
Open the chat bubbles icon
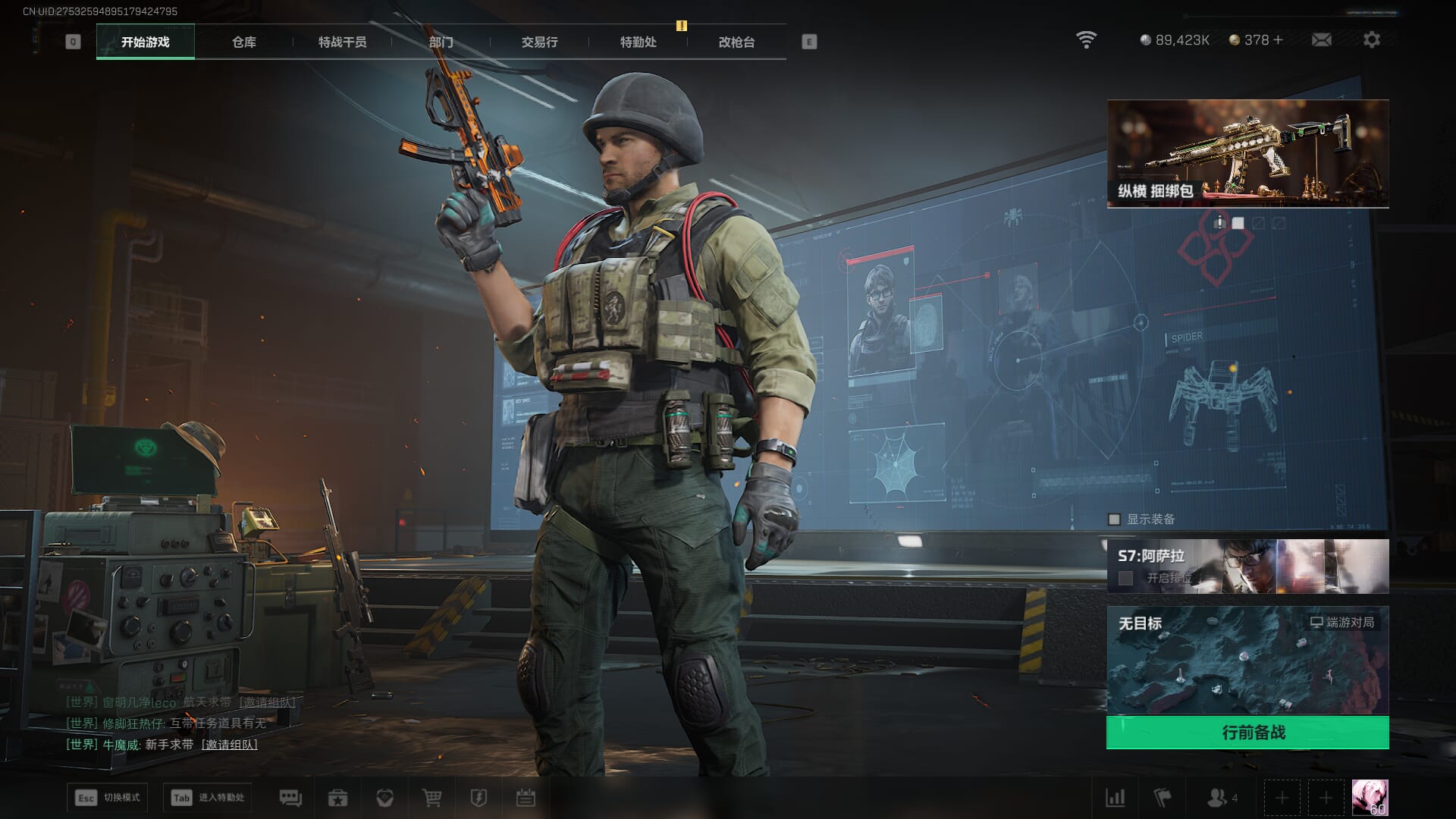[290, 798]
